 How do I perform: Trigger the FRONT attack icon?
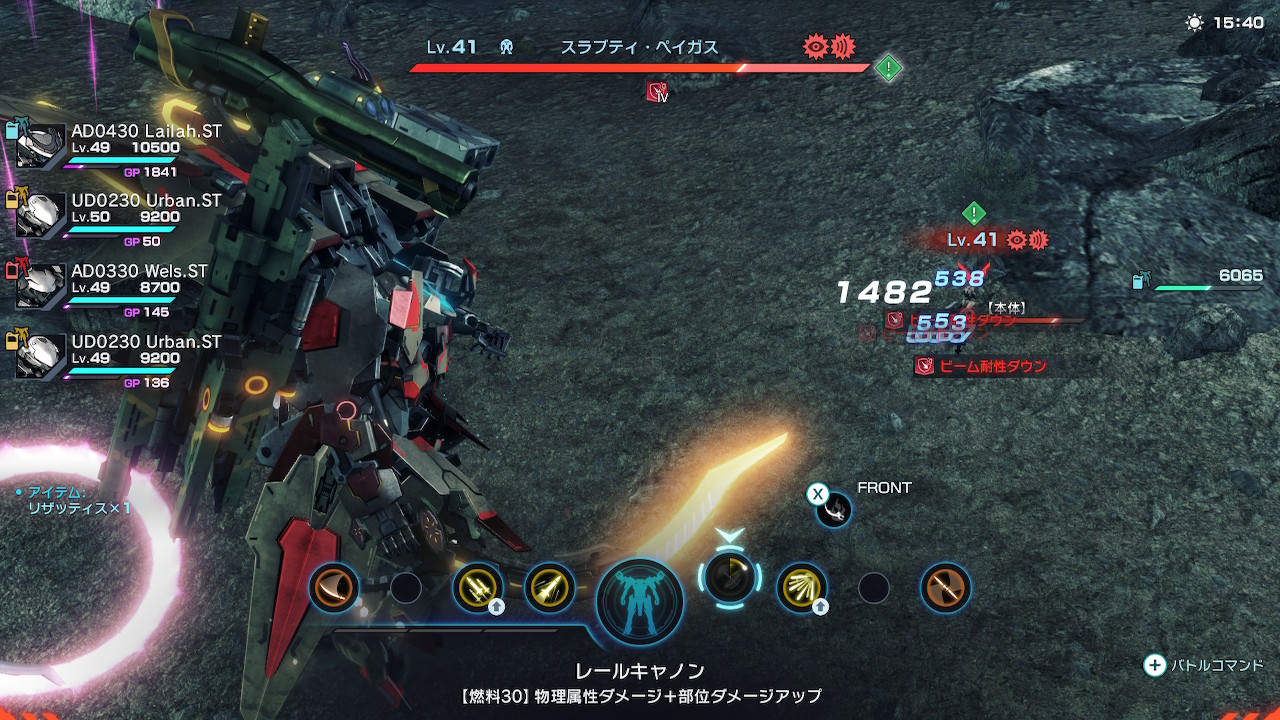(833, 509)
